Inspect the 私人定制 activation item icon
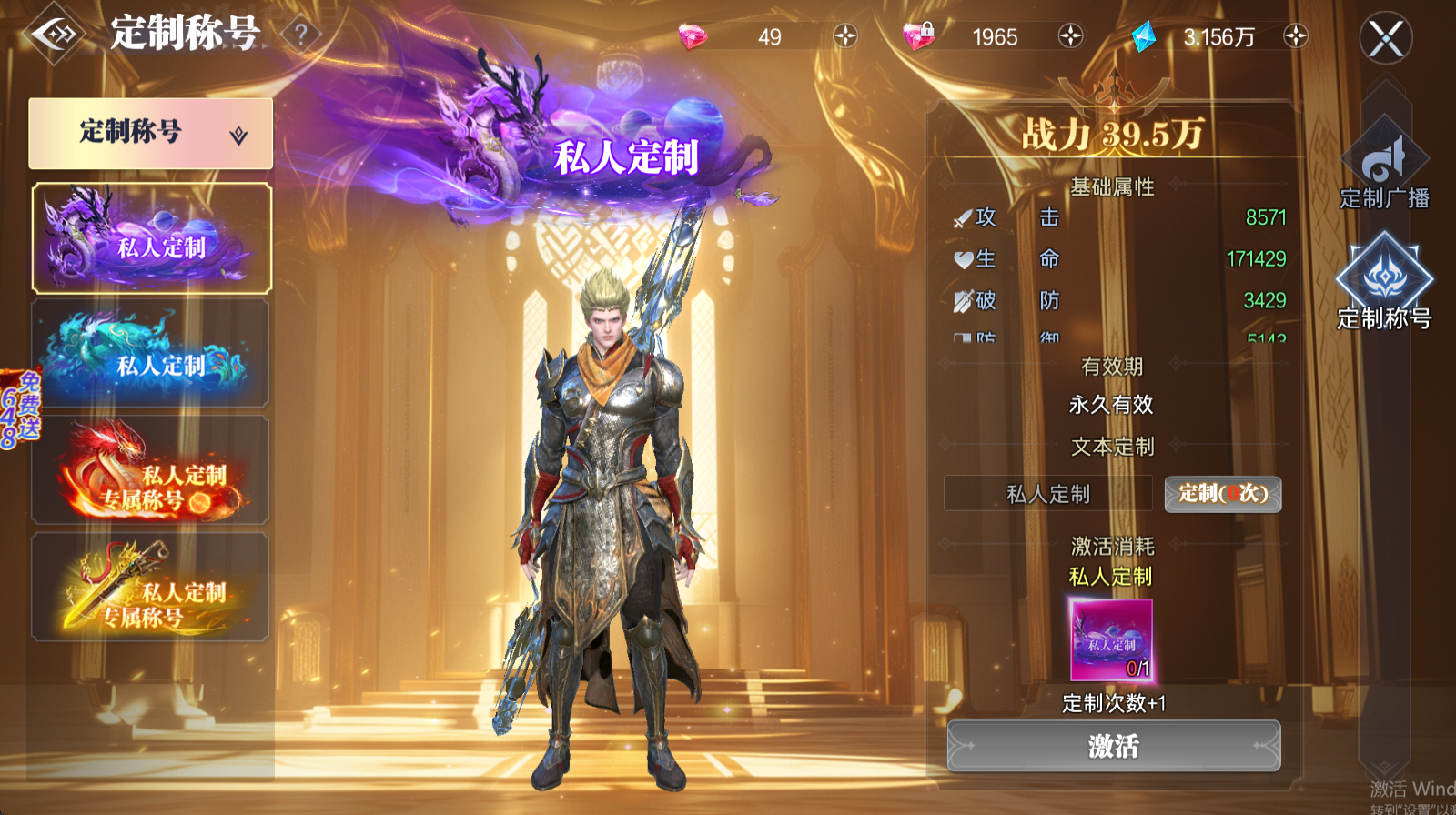 pyautogui.click(x=1111, y=639)
